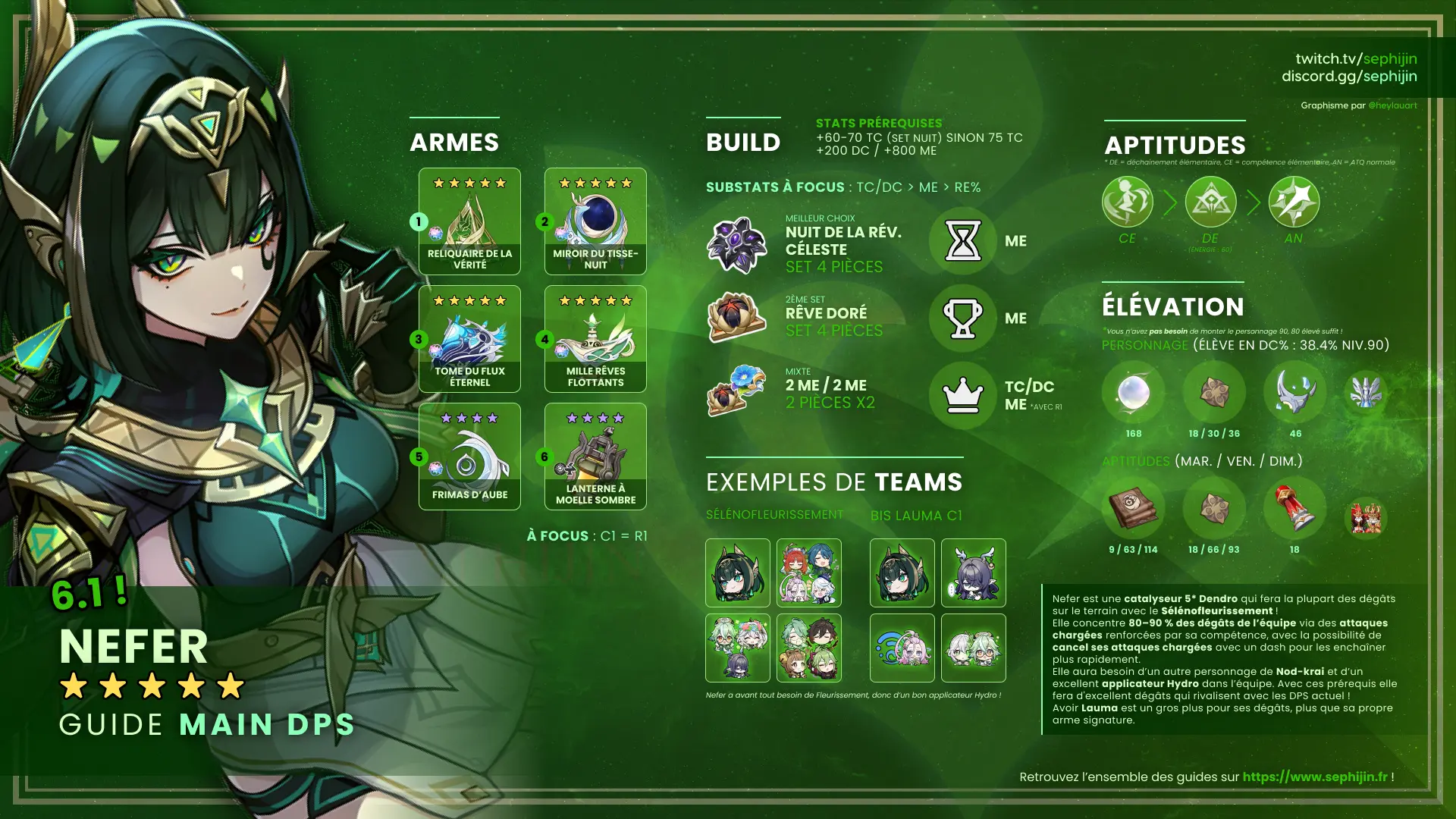The image size is (1456, 819).
Task: Click the goblet main stat icon
Action: tap(963, 318)
